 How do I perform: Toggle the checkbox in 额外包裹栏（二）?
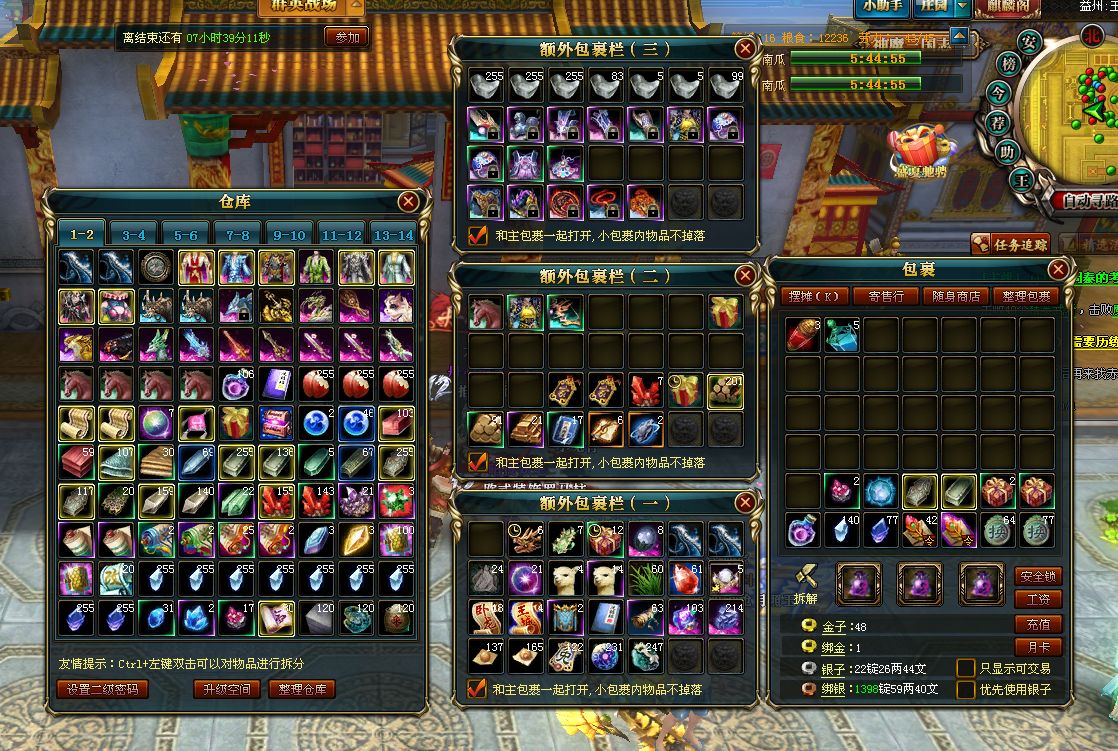click(x=477, y=462)
